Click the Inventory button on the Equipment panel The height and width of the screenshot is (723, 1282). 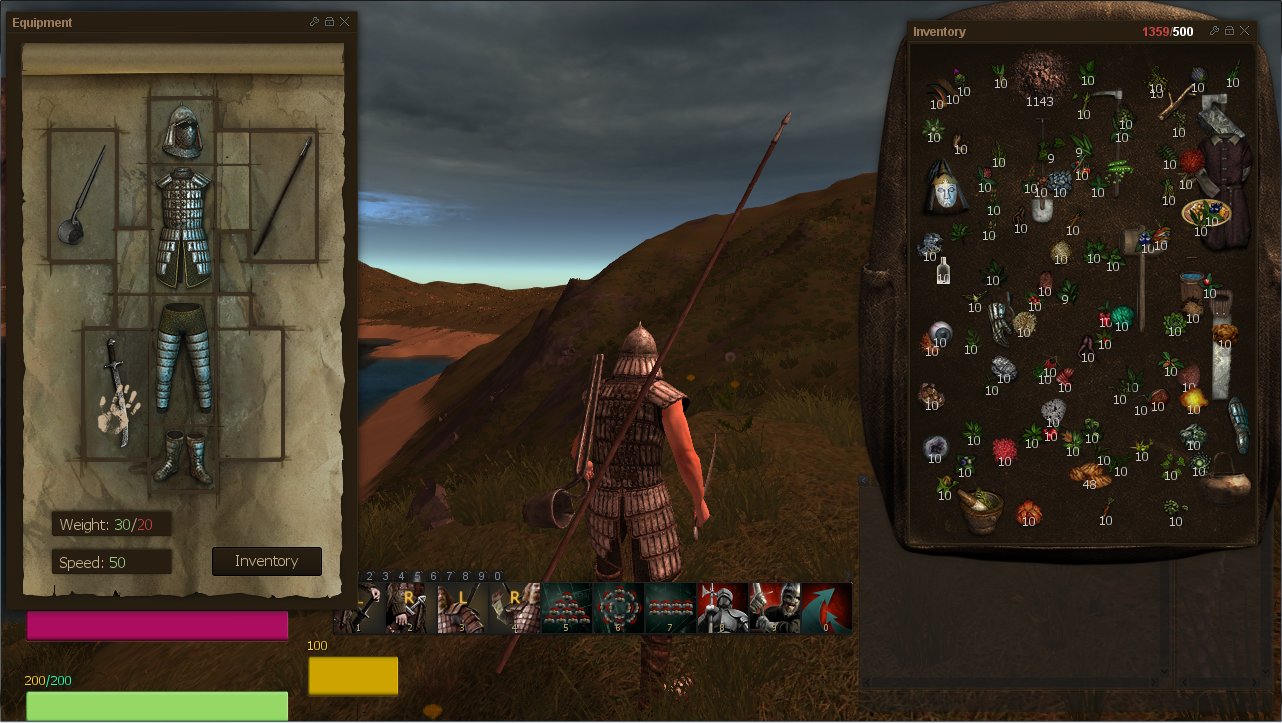267,561
